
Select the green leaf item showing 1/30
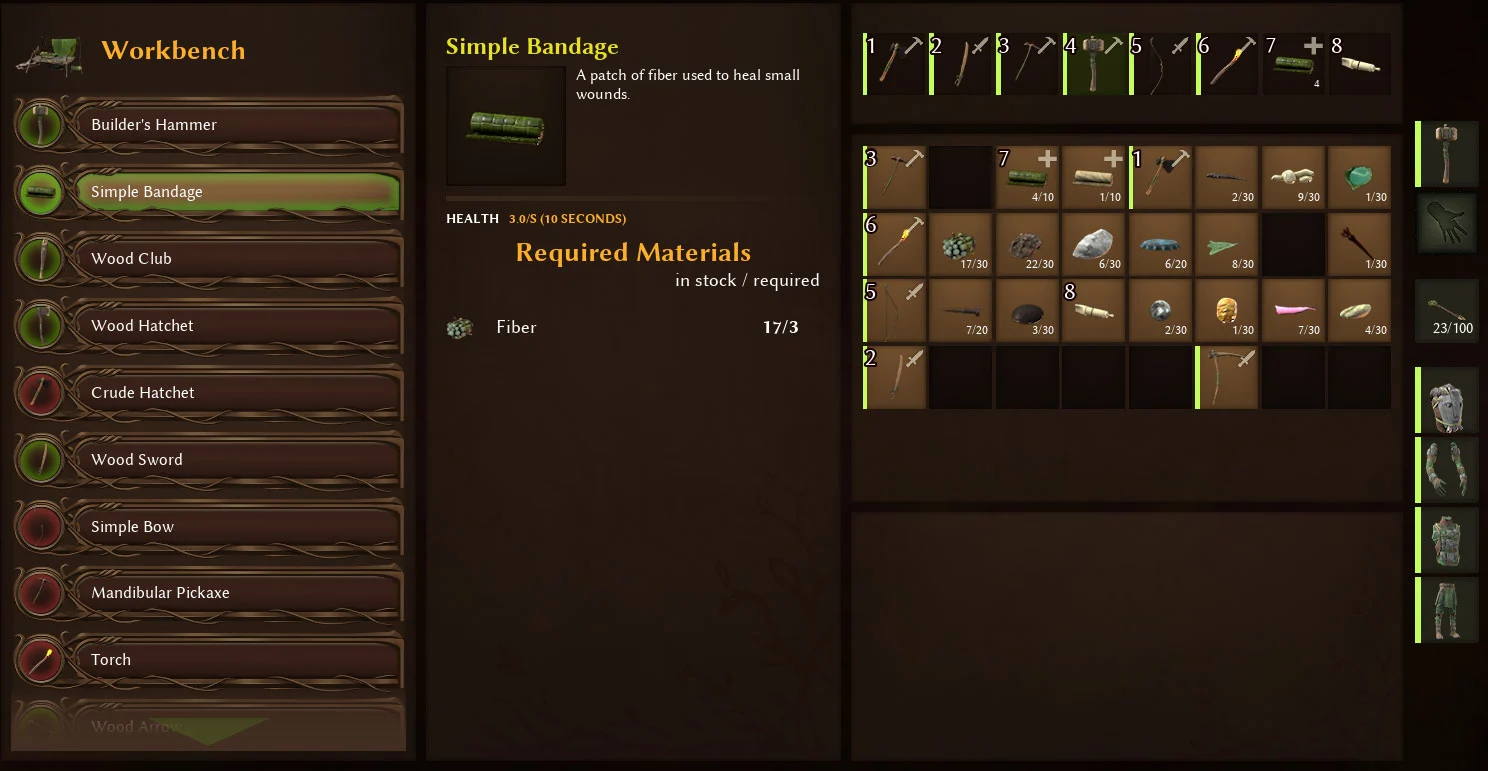[x=1360, y=177]
